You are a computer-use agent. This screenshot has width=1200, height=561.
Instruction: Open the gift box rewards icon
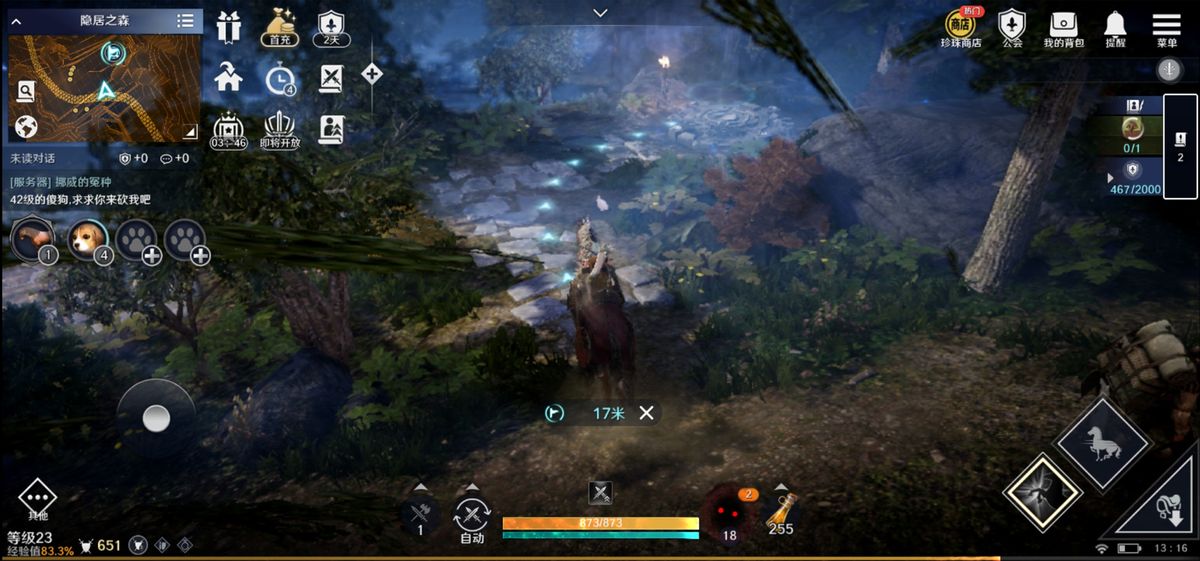tap(229, 27)
